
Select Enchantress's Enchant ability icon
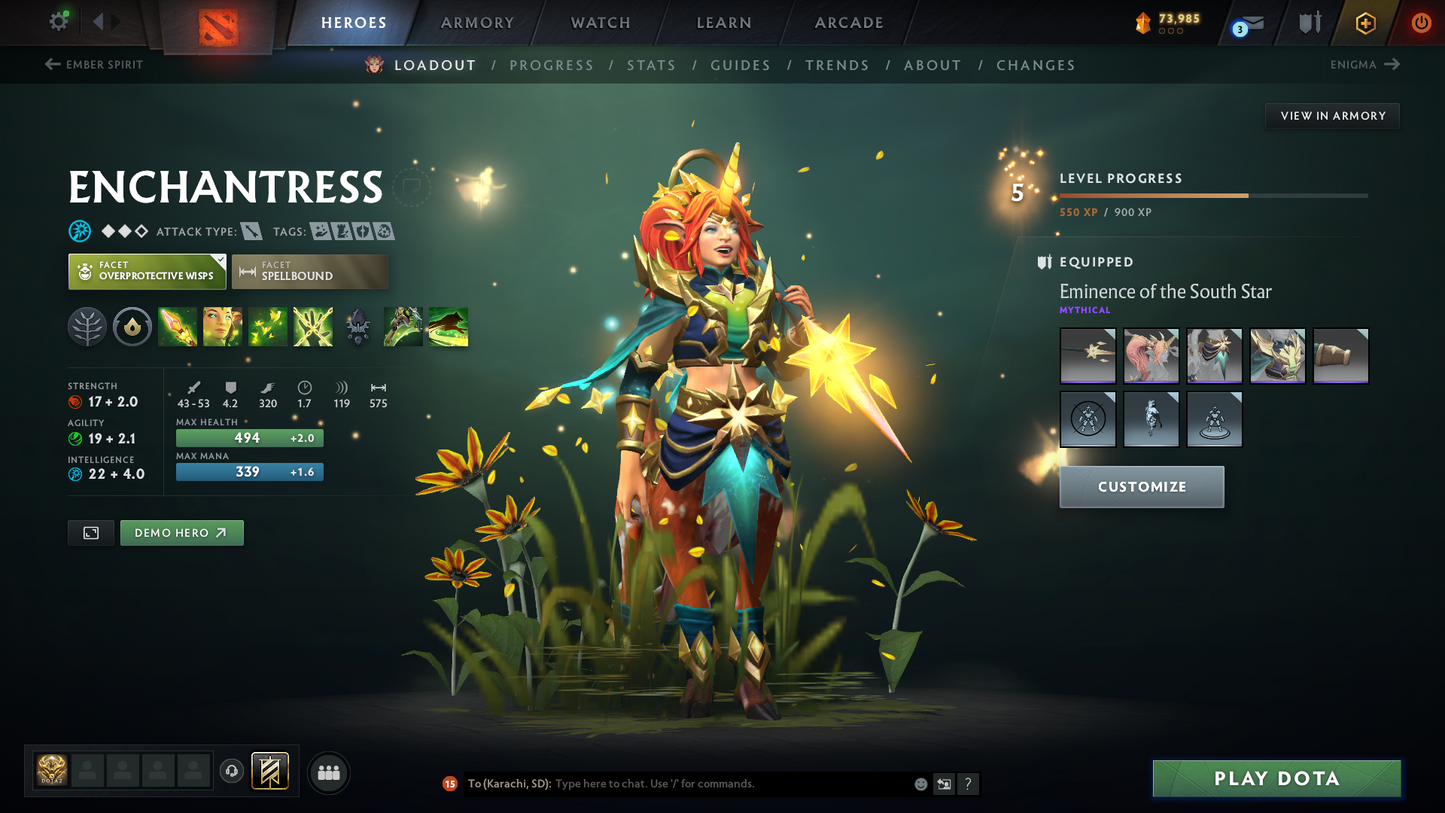223,326
